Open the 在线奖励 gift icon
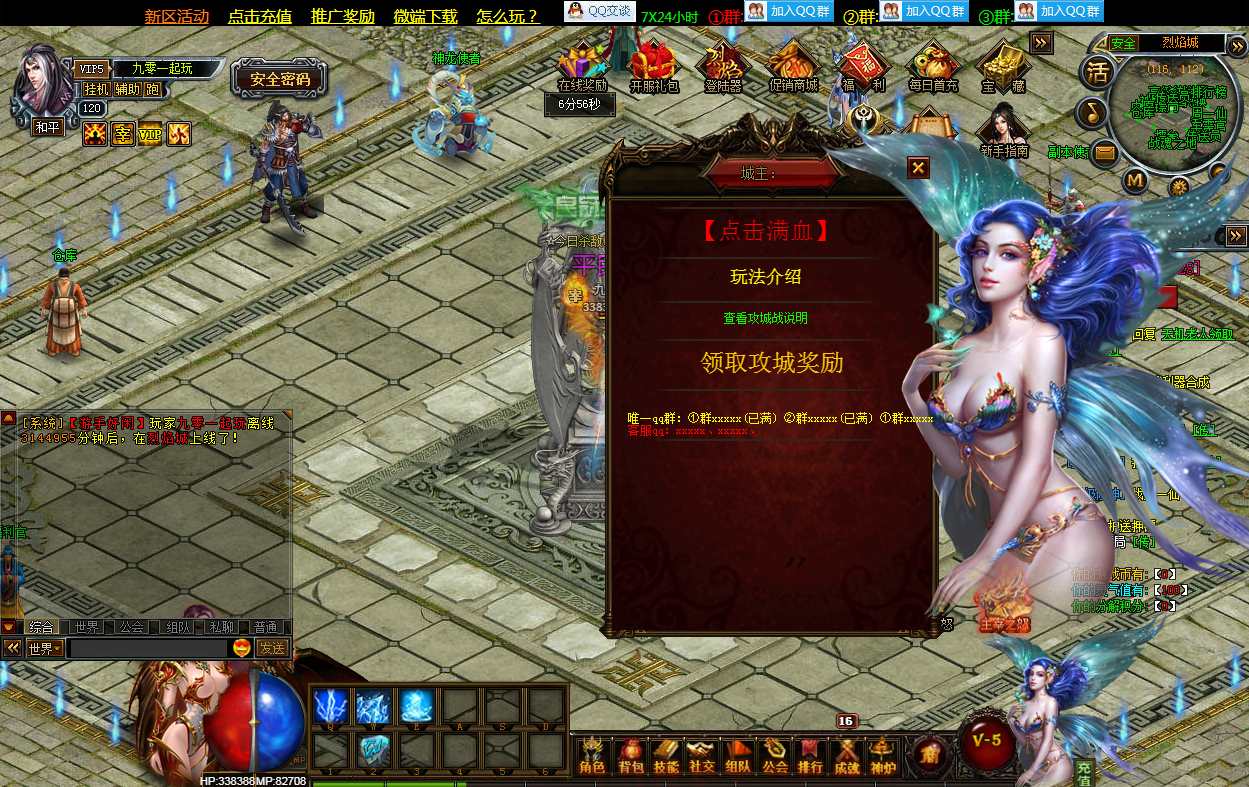The height and width of the screenshot is (787, 1249). point(581,66)
